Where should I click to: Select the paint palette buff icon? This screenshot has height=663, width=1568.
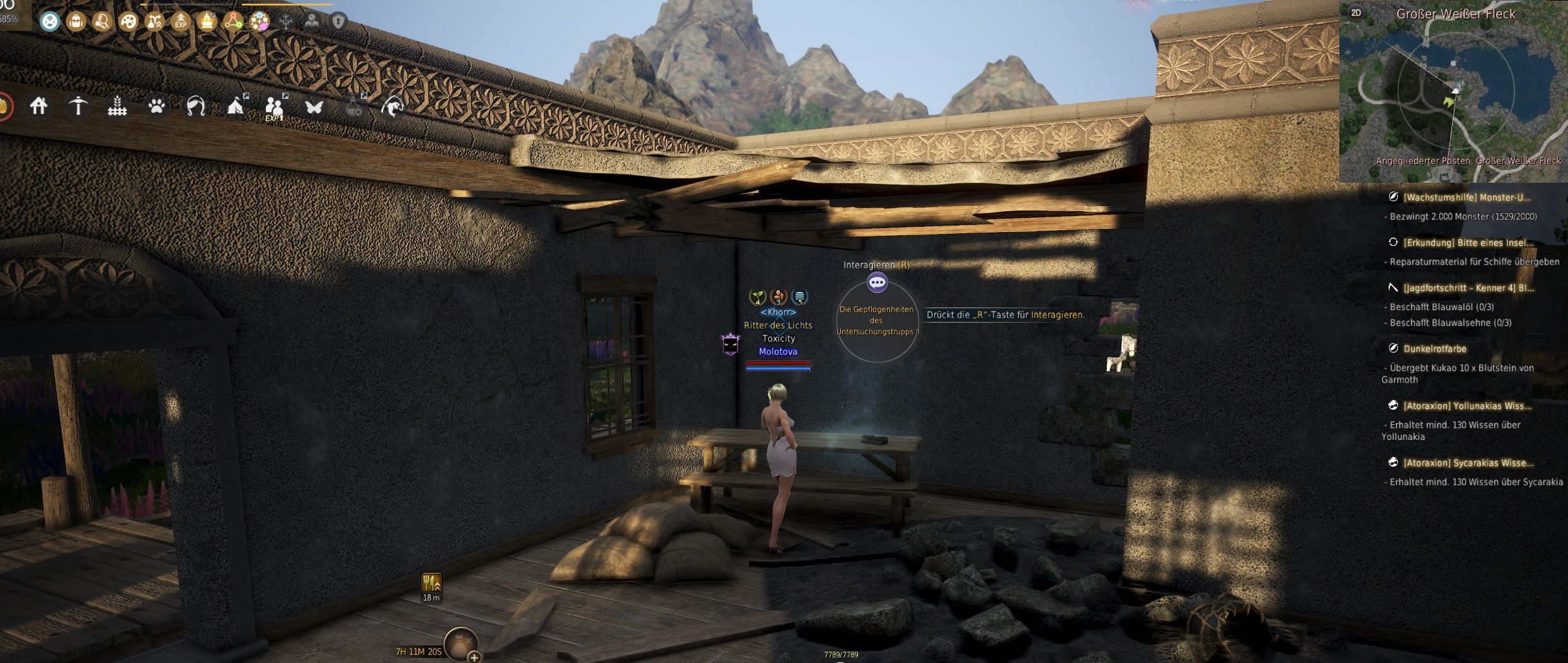[x=129, y=21]
